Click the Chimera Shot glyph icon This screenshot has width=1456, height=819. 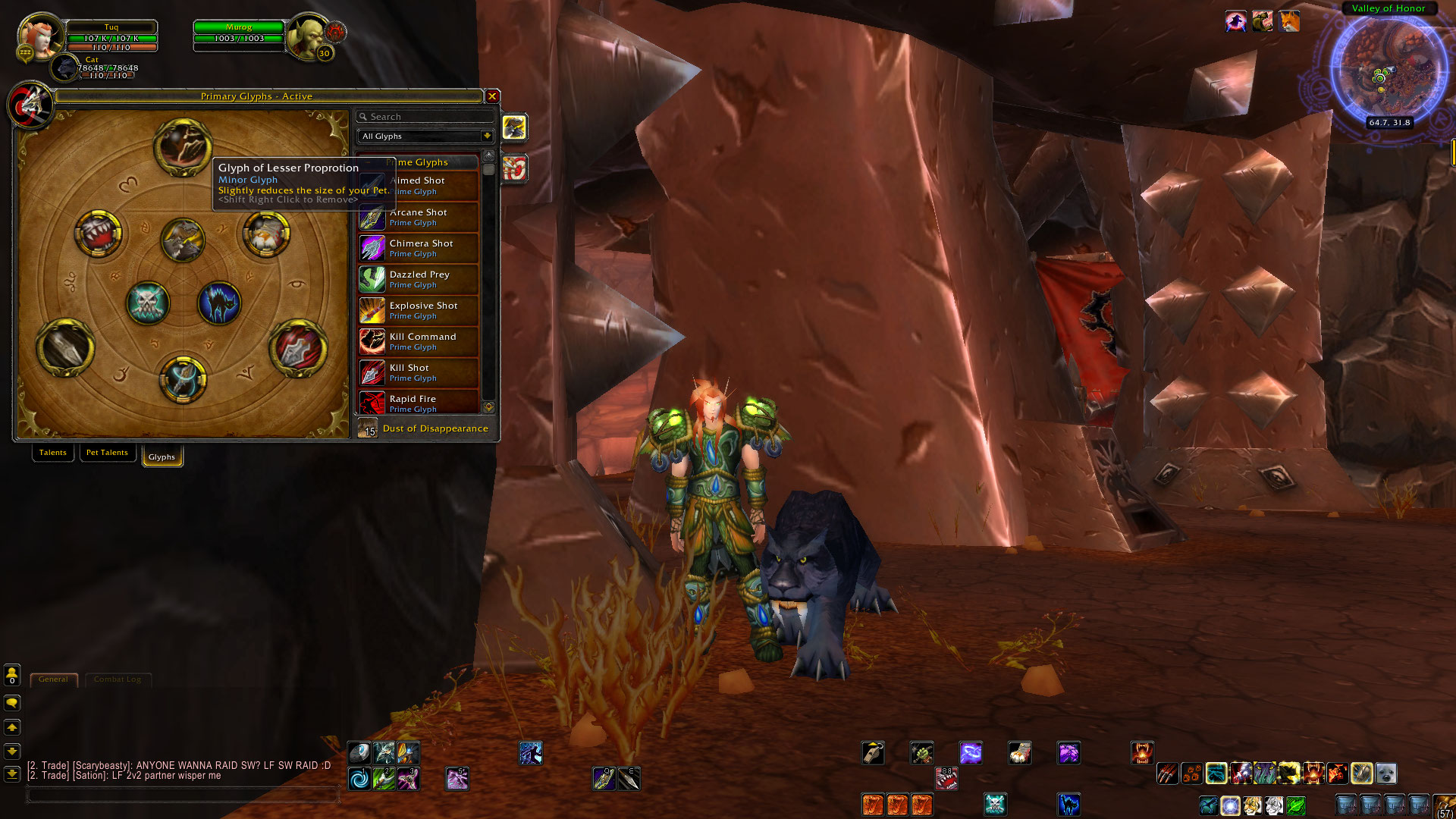tap(372, 248)
